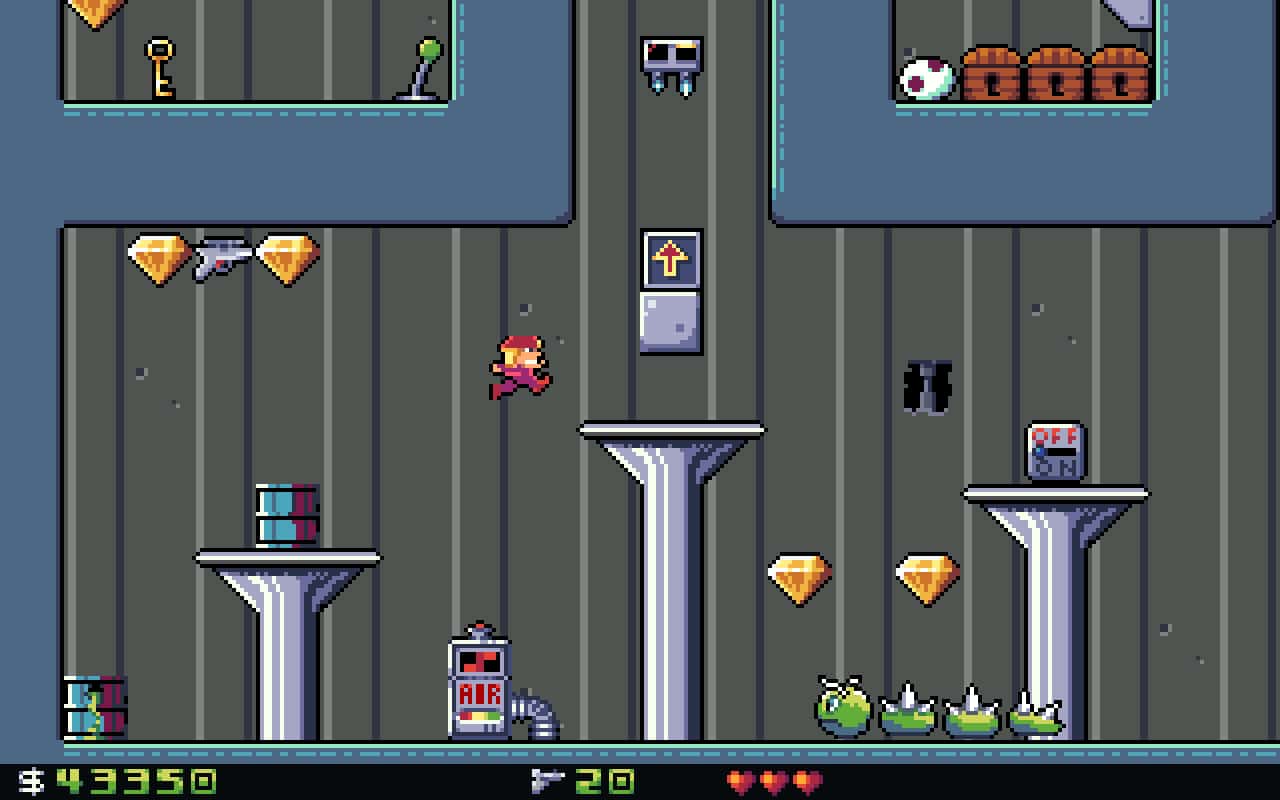
Task: Collect the diamond right of the raygun
Action: [285, 258]
